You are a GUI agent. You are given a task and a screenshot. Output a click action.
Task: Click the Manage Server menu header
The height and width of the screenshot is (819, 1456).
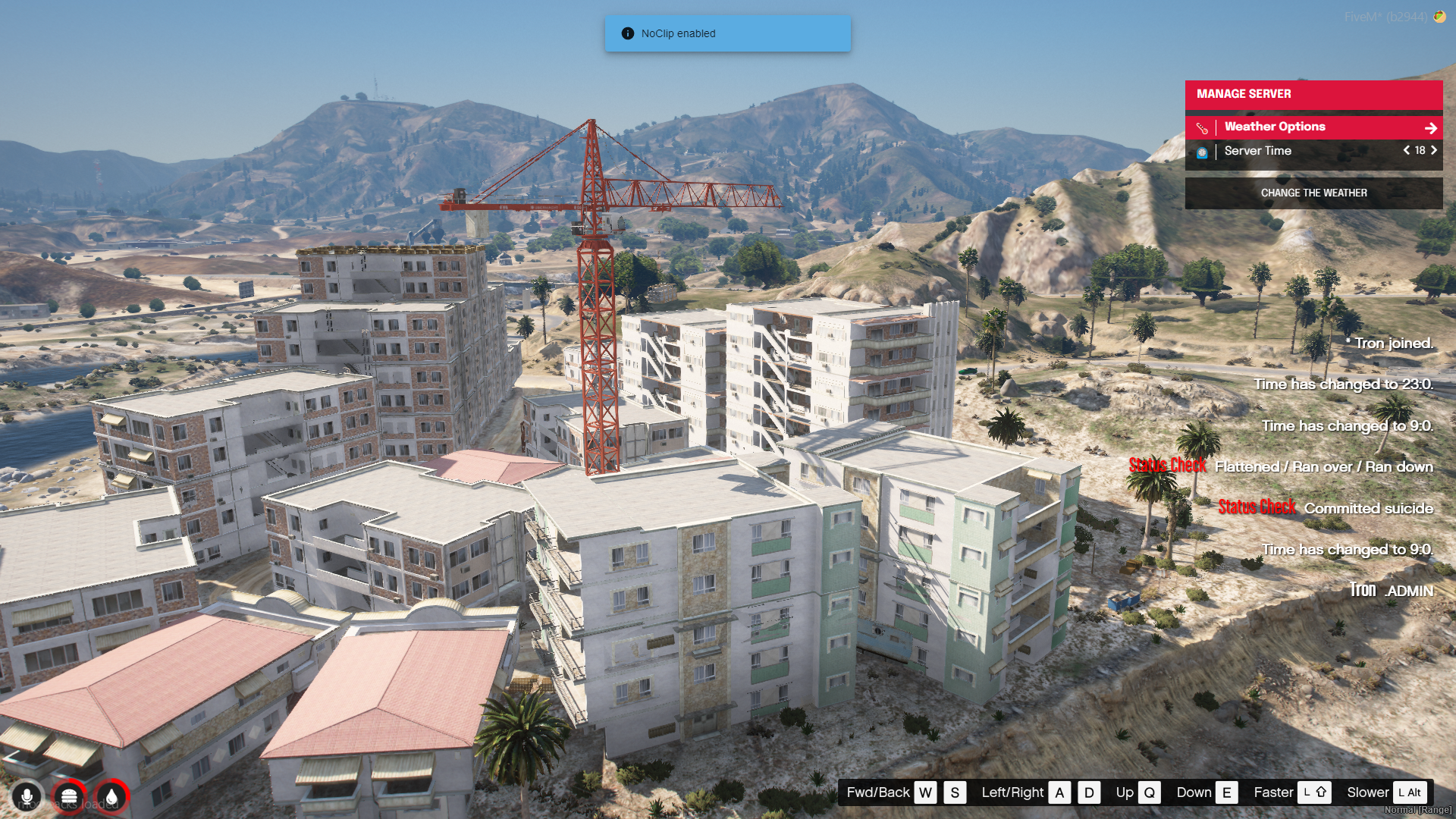[x=1313, y=95]
